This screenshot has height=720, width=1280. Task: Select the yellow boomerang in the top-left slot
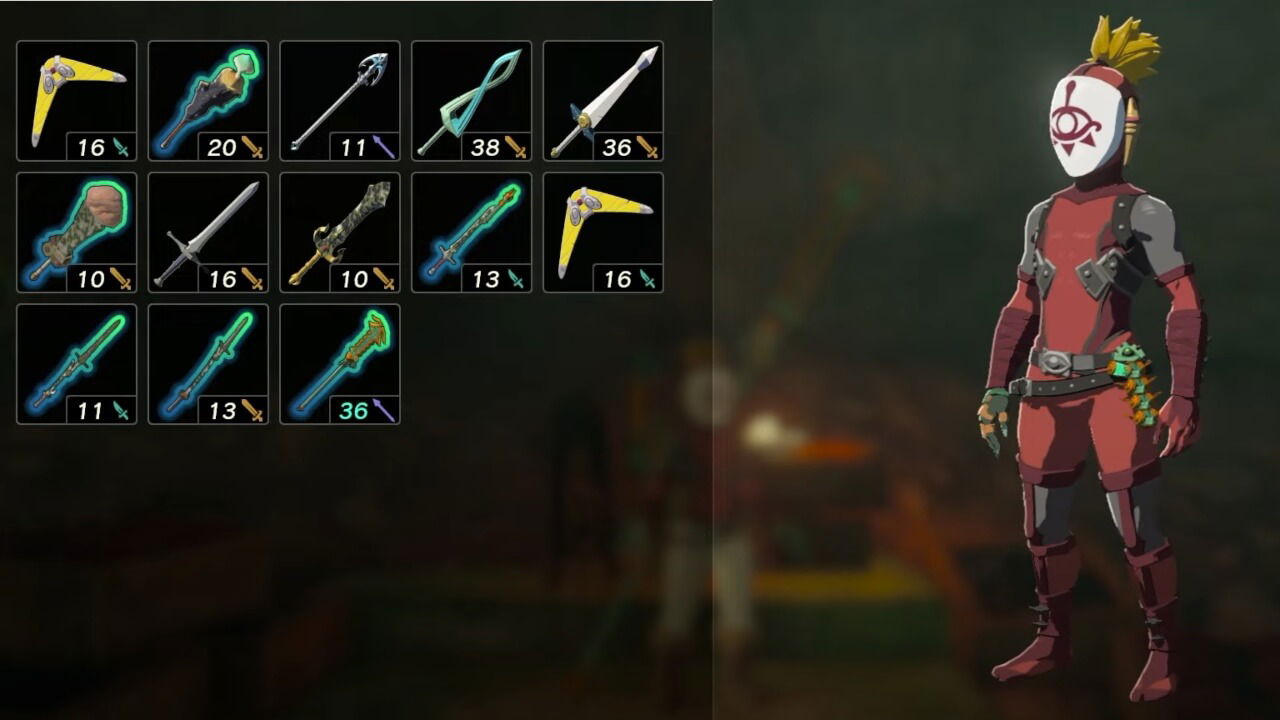(75, 95)
